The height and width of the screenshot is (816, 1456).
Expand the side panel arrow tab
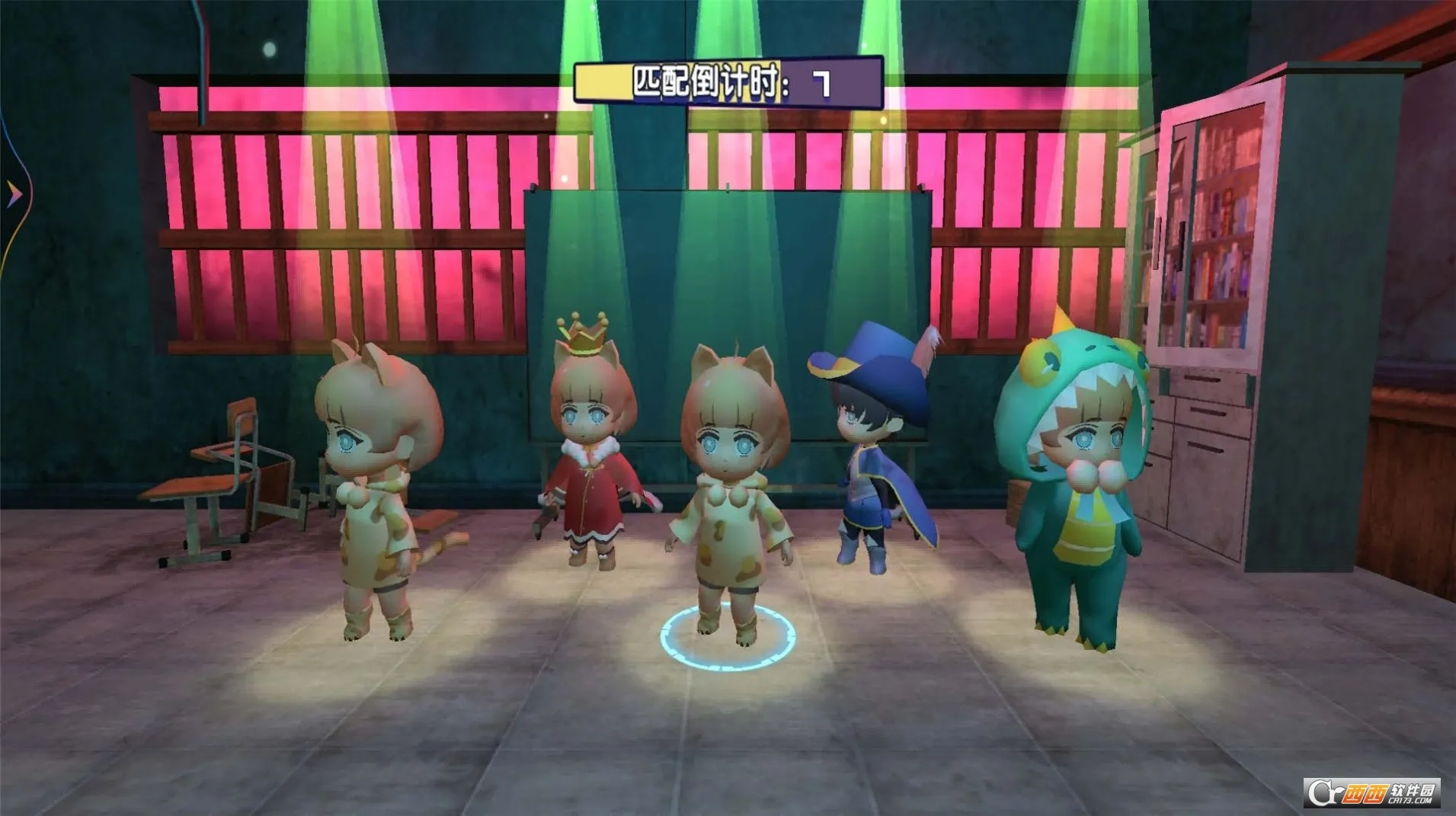click(13, 195)
